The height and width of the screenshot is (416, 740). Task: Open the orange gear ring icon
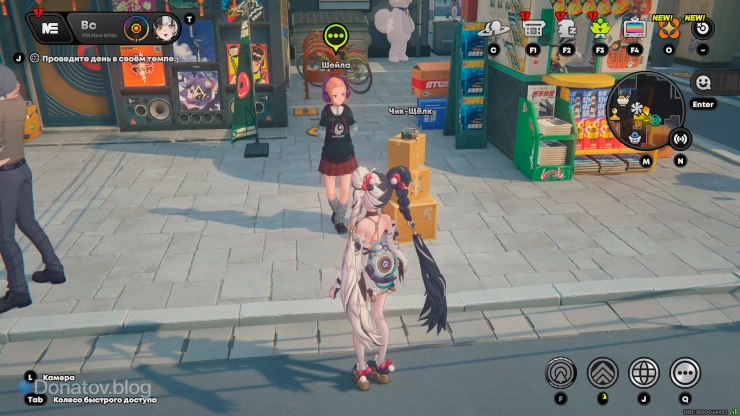135,28
